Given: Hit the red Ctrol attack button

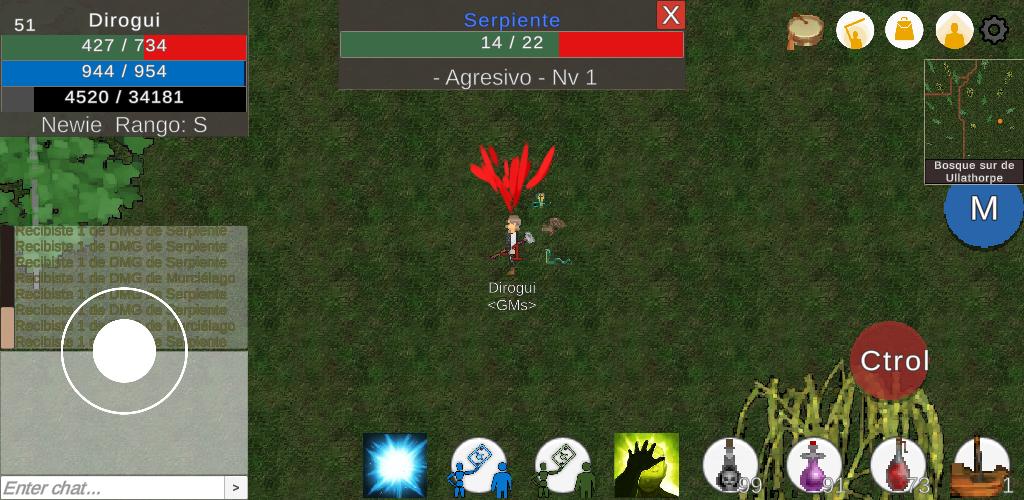Looking at the screenshot, I should 890,361.
